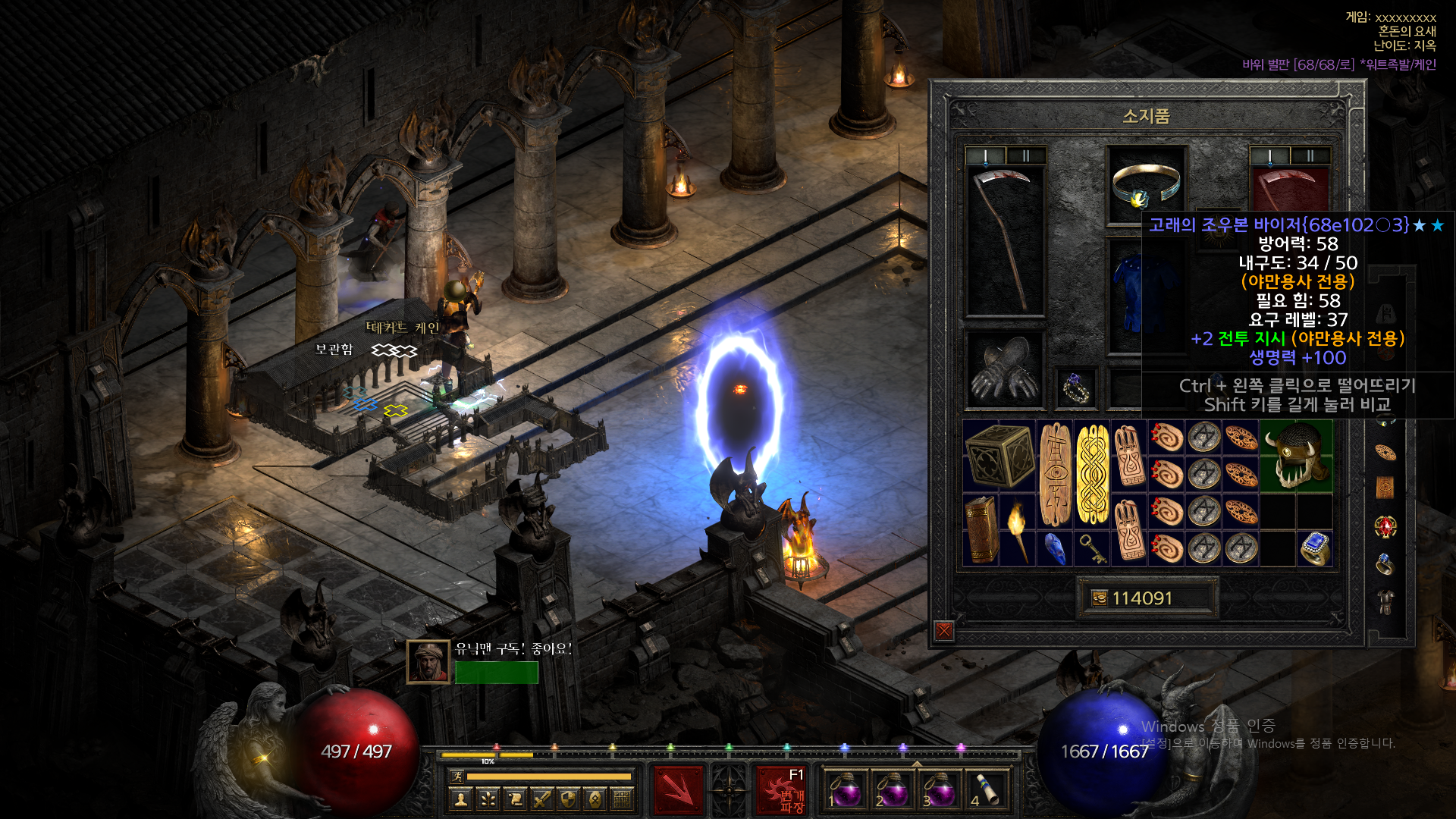Toggle the run/walk button
This screenshot has height=819, width=1456.
pos(457,776)
